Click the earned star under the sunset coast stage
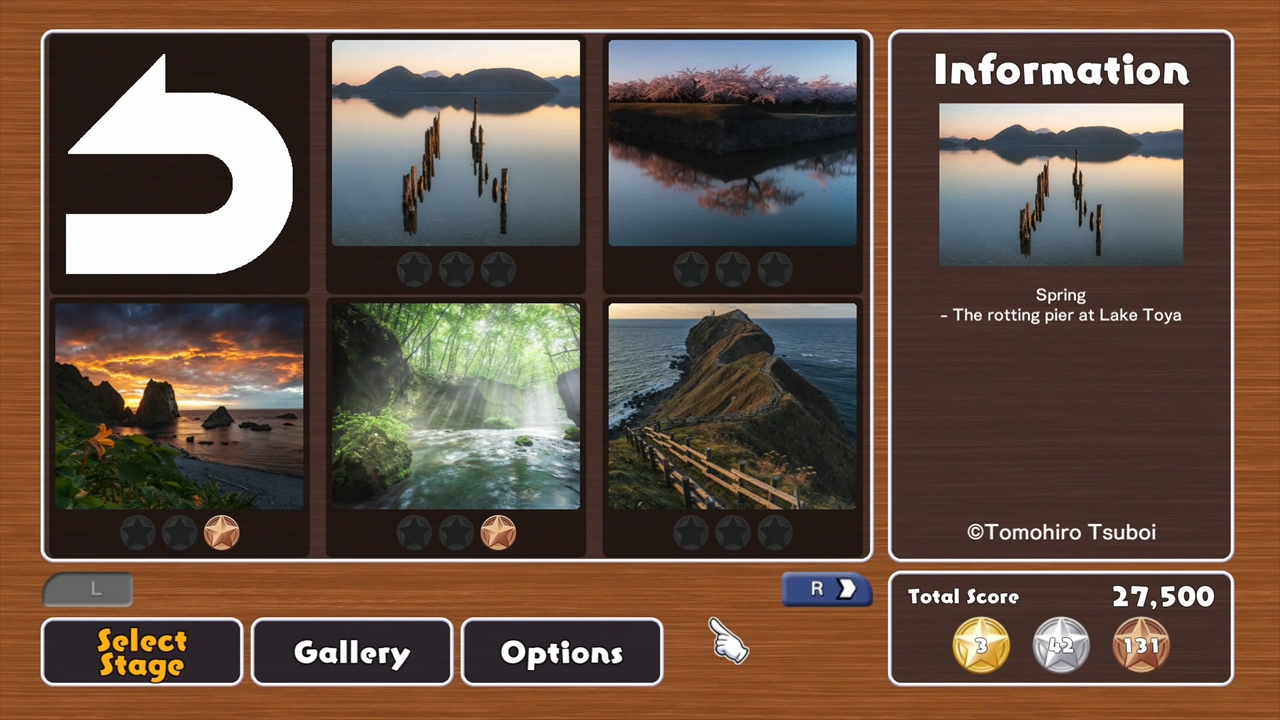The image size is (1280, 720). pos(222,532)
